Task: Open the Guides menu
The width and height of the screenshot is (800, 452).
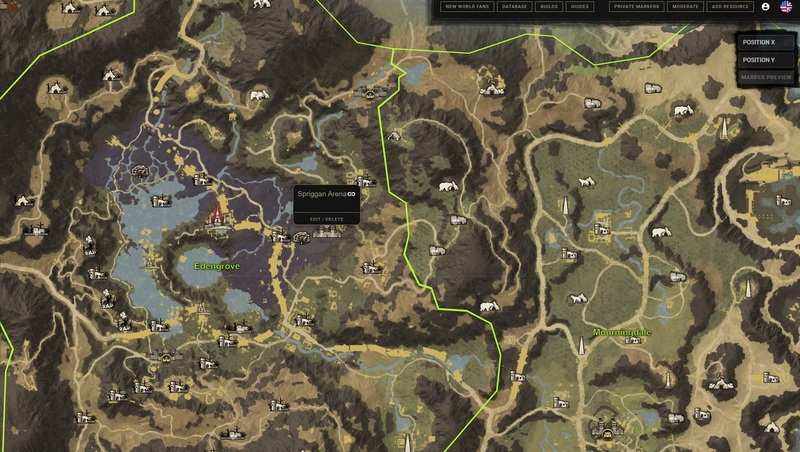Action: click(x=580, y=7)
